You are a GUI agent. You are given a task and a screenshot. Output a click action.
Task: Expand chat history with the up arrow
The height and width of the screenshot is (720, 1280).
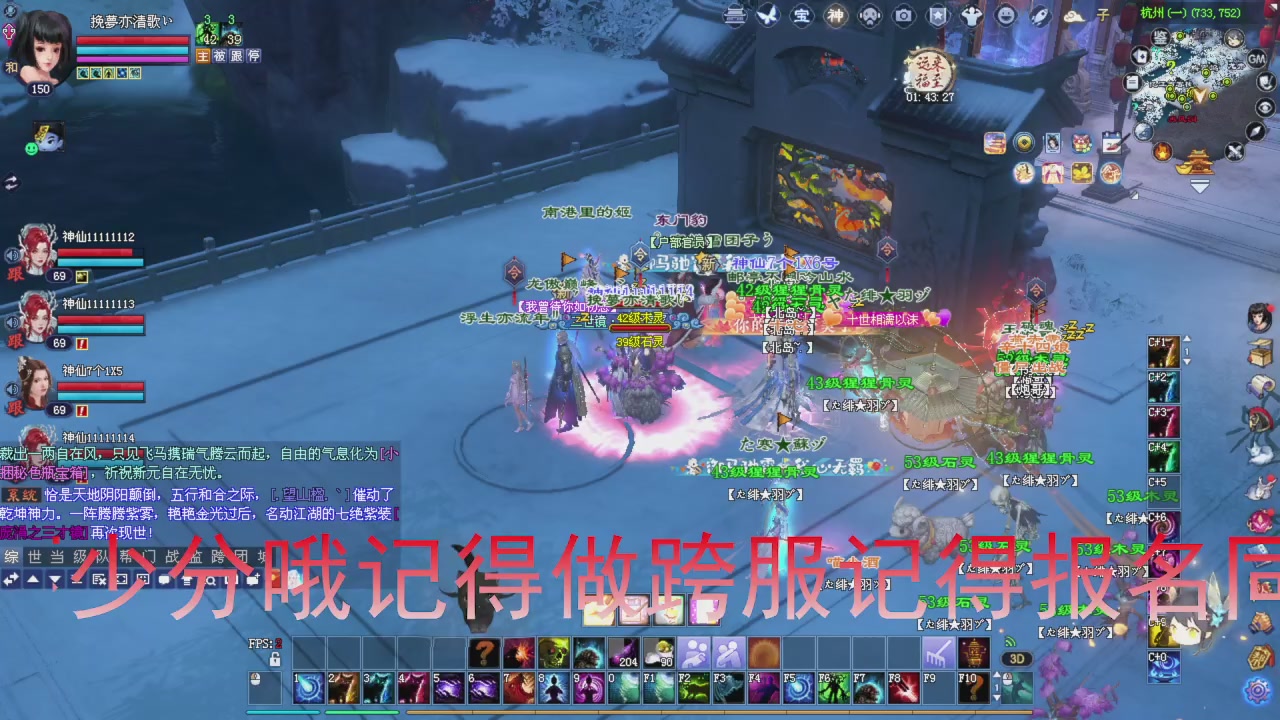click(31, 578)
